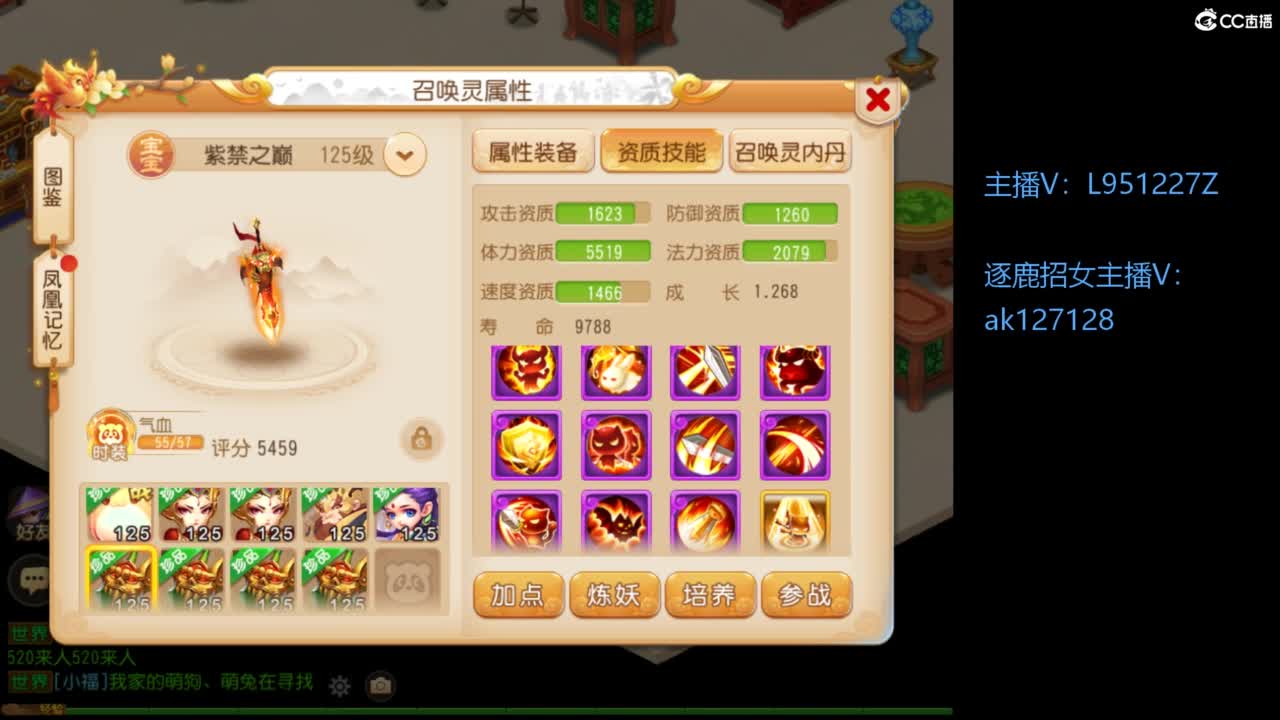1280x720 pixels.
Task: Click the red cat demon skill icon
Action: click(617, 445)
